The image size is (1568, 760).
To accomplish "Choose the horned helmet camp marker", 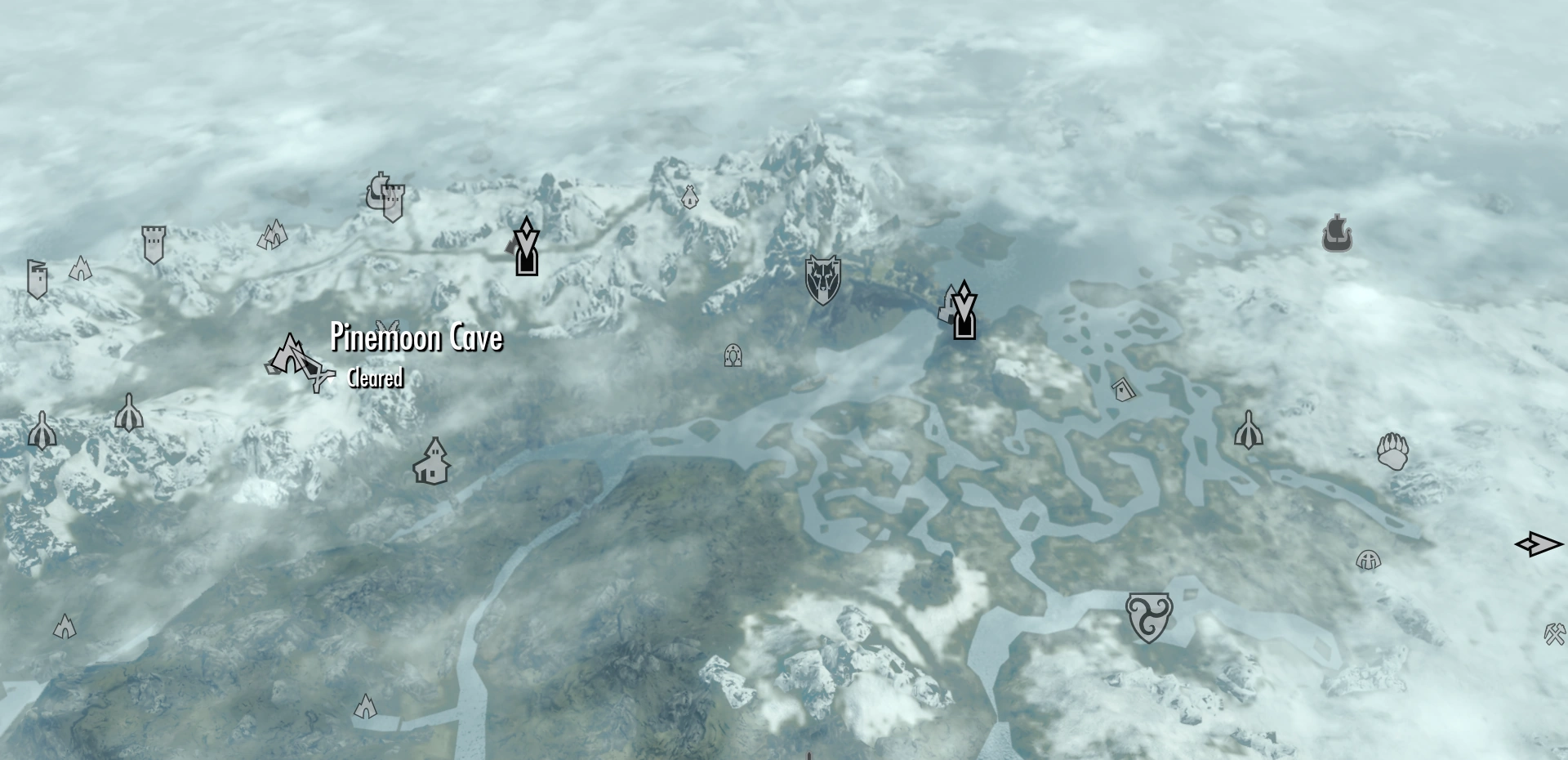I will pyautogui.click(x=1368, y=561).
